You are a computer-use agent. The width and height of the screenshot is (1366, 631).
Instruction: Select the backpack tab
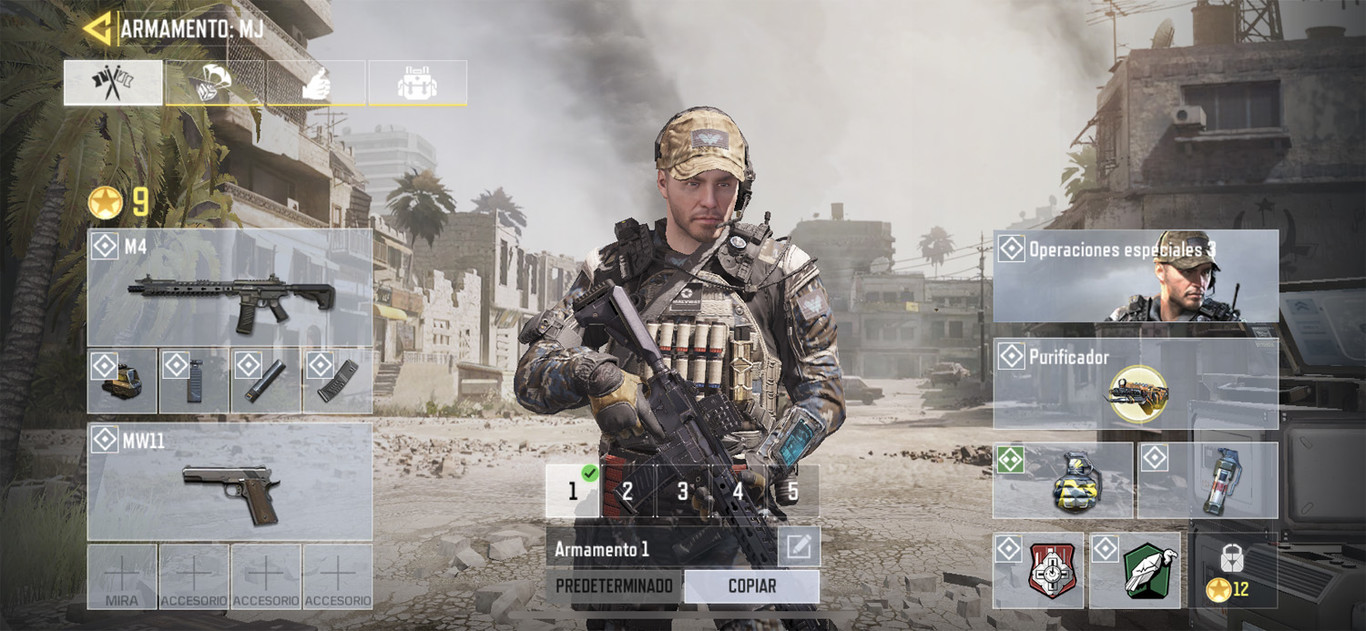(x=417, y=83)
